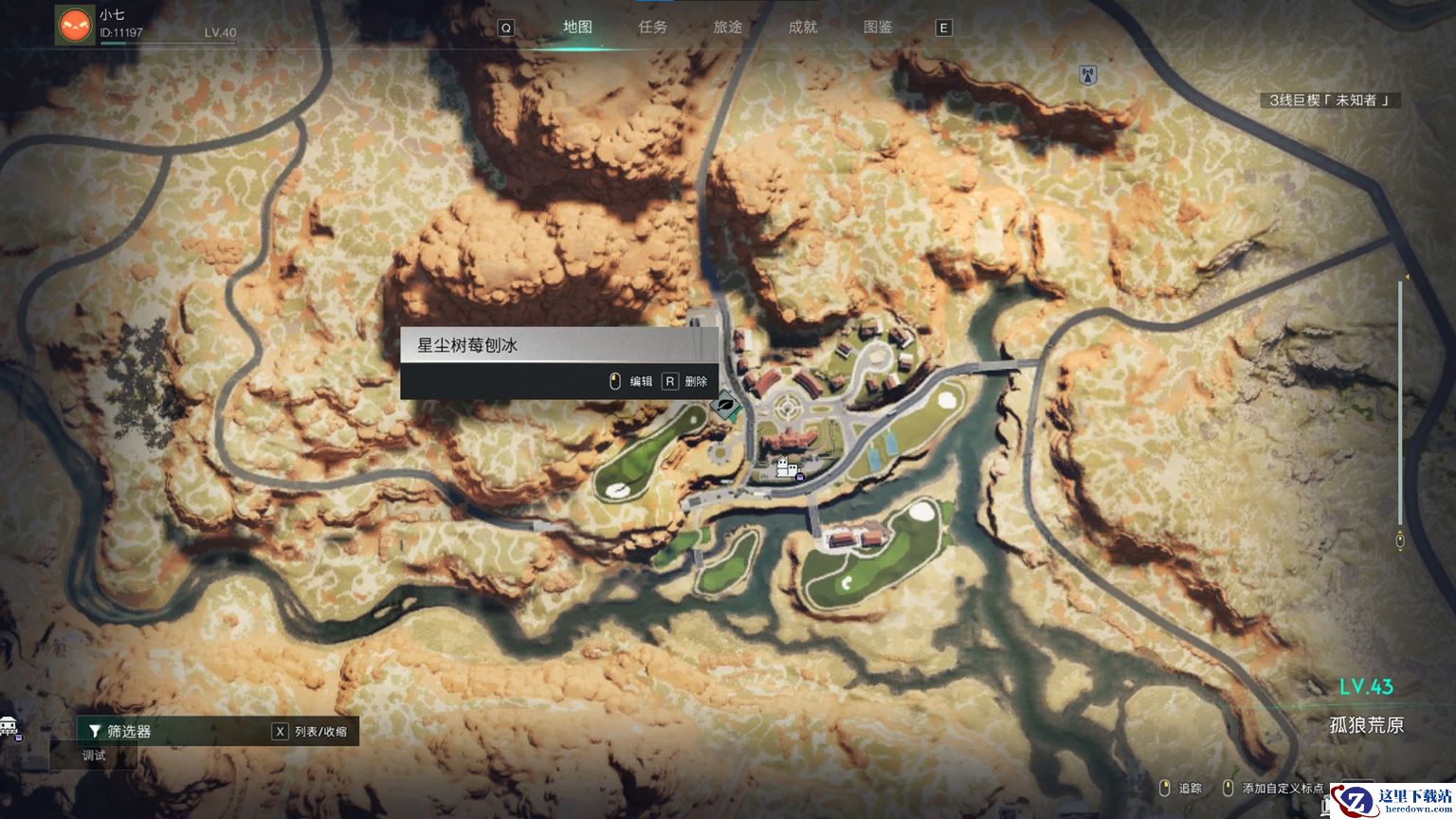The height and width of the screenshot is (819, 1456).
Task: Open the 任务 quests tab
Action: [652, 27]
